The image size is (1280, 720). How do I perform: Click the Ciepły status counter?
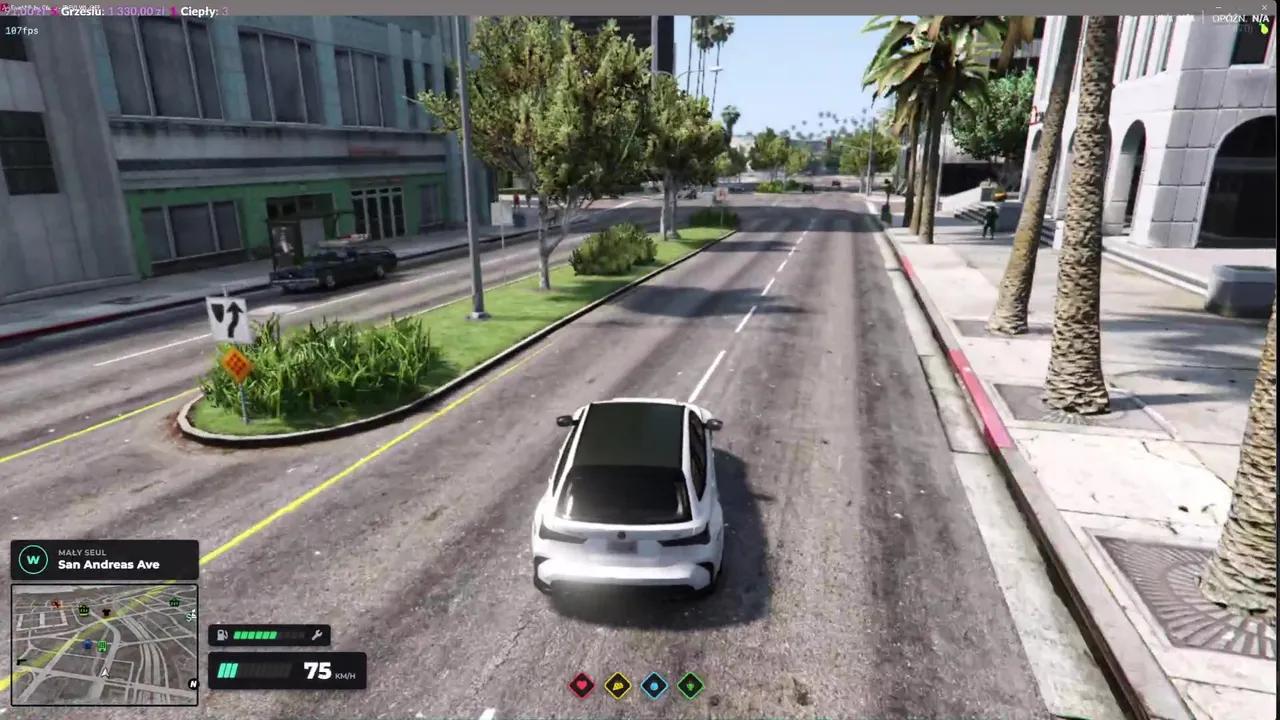click(205, 11)
